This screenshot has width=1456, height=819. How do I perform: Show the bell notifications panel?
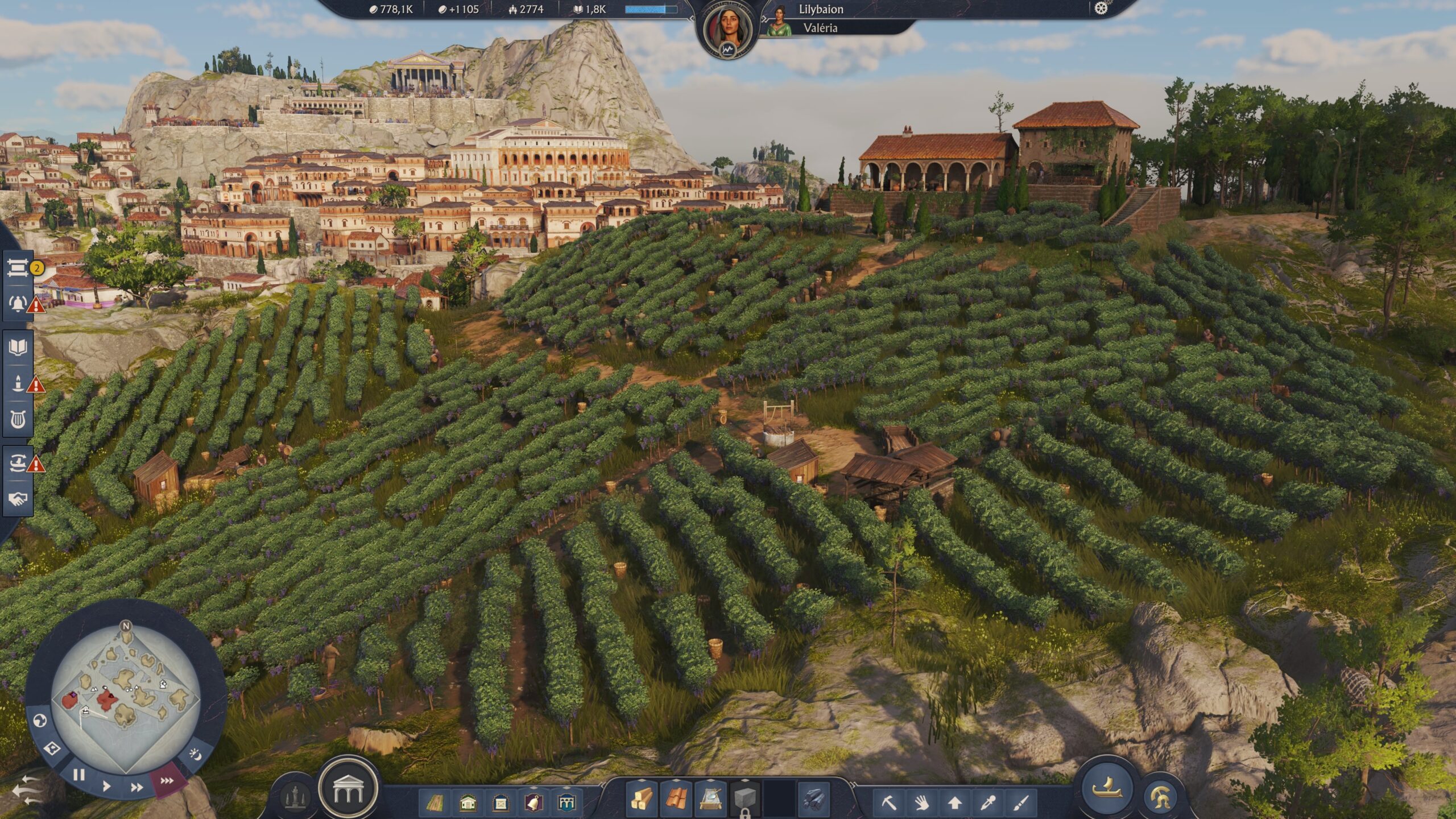coord(18,304)
